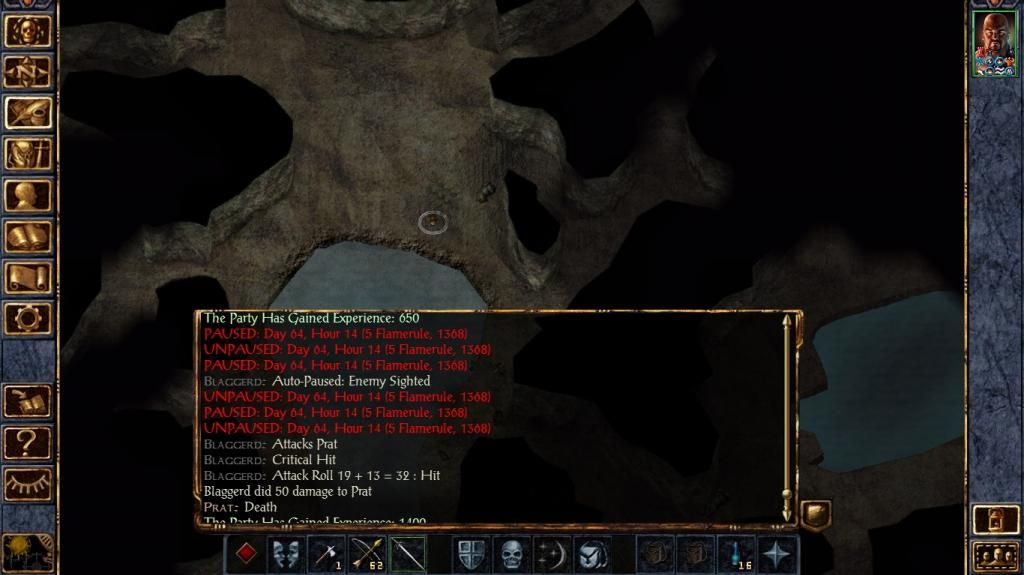
Task: Click the red gem button on action bar
Action: (246, 553)
